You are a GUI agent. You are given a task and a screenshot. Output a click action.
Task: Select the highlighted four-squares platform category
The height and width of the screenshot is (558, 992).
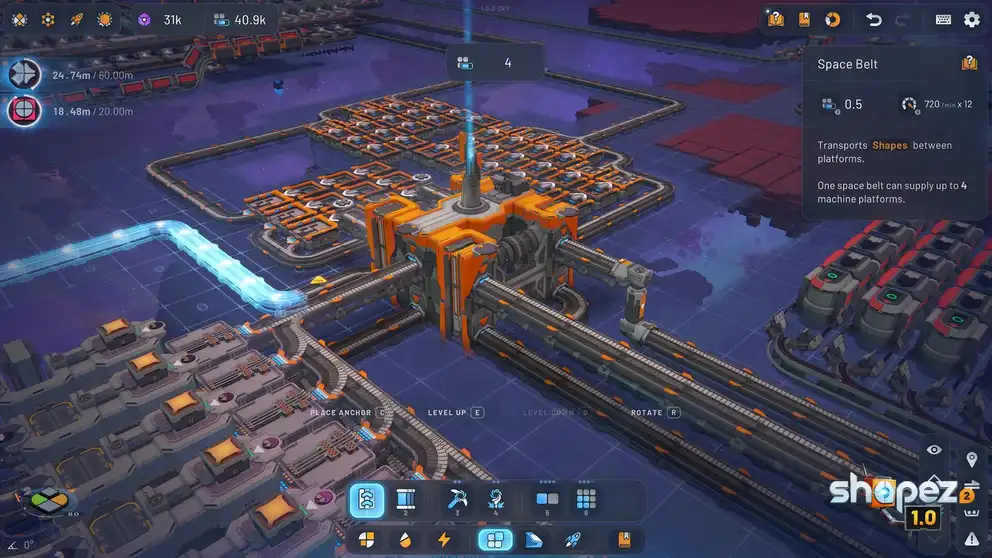(x=495, y=540)
